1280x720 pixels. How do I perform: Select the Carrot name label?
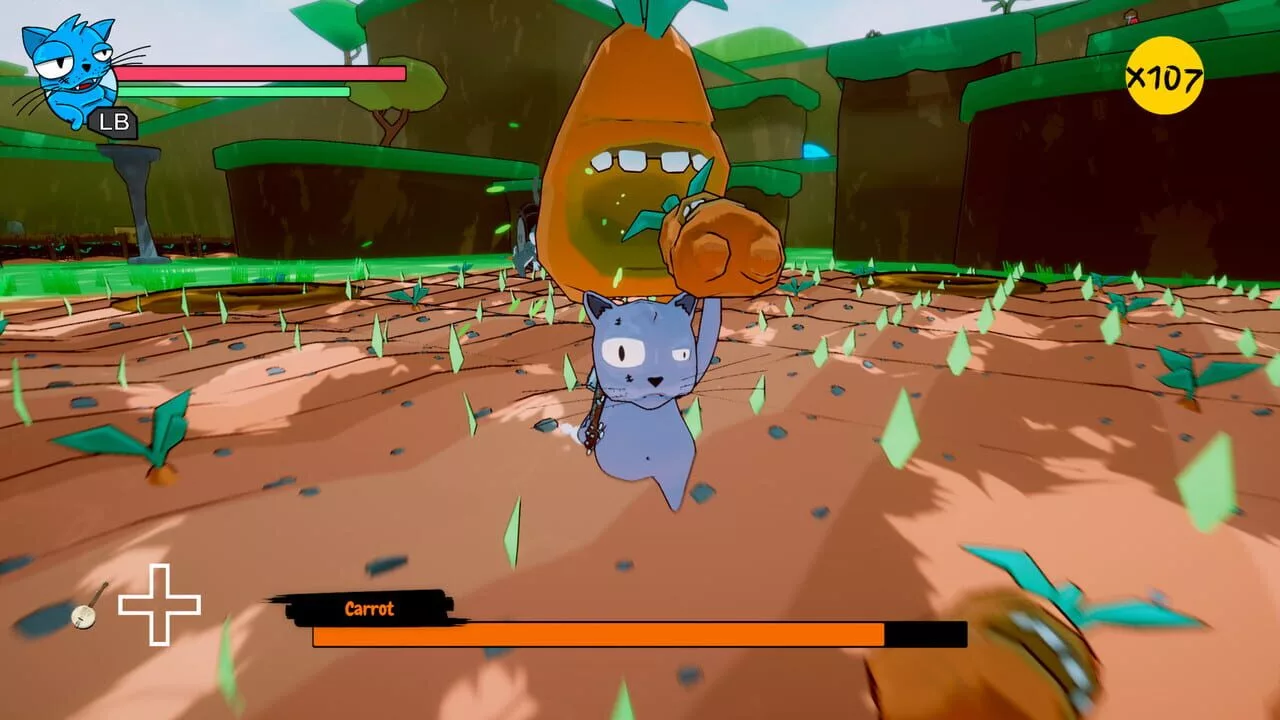click(368, 608)
